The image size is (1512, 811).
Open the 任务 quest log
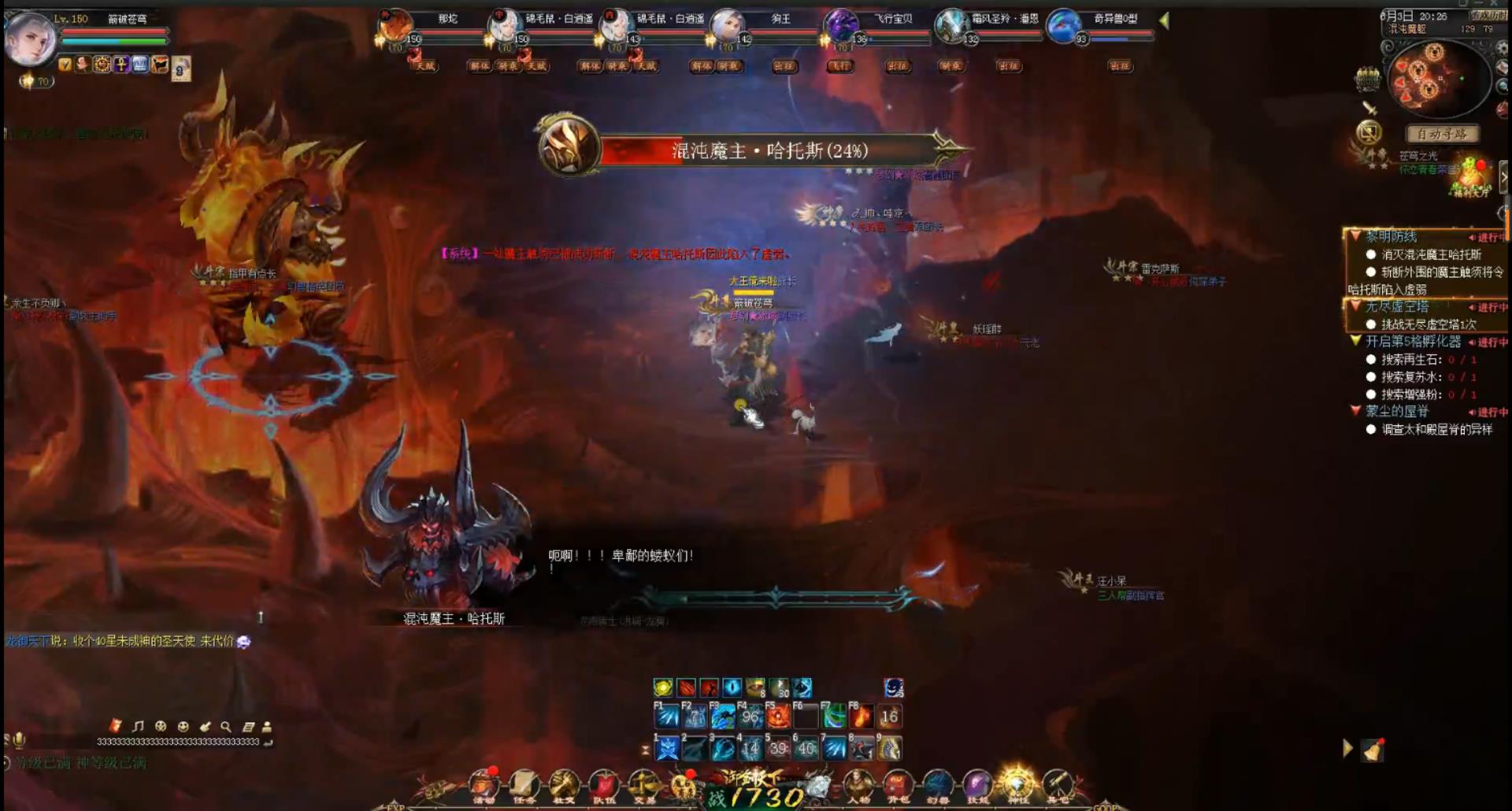[x=524, y=785]
